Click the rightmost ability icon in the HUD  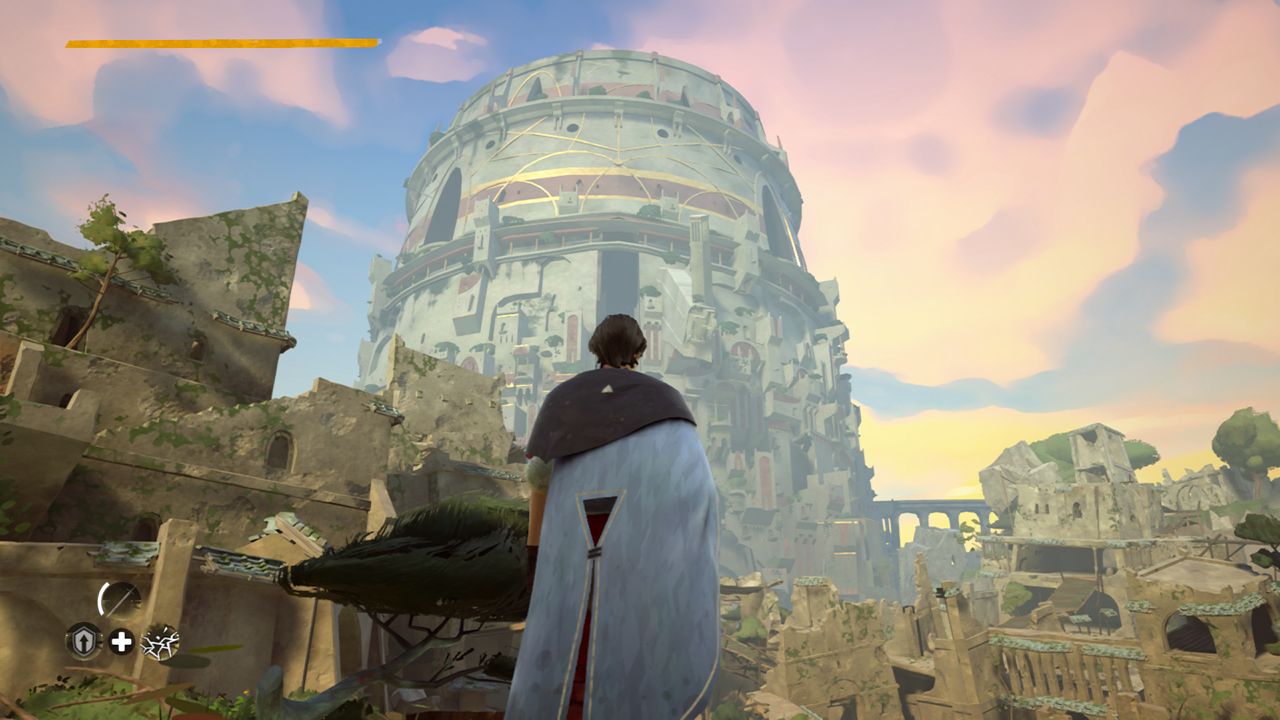tap(158, 642)
